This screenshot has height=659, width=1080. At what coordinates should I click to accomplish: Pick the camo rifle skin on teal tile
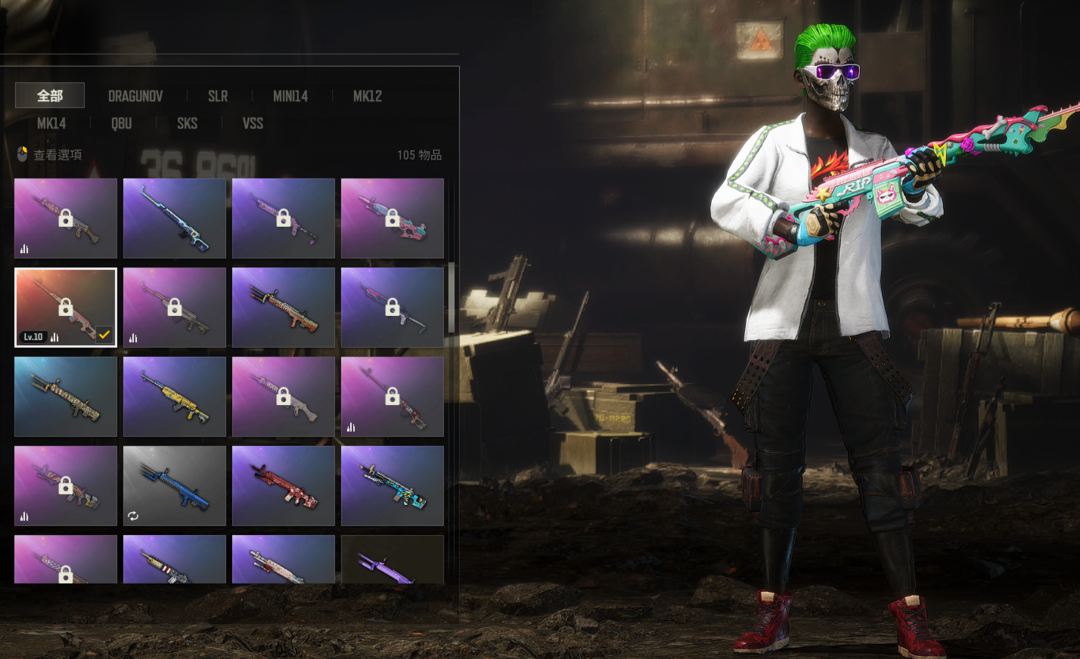pyautogui.click(x=65, y=397)
